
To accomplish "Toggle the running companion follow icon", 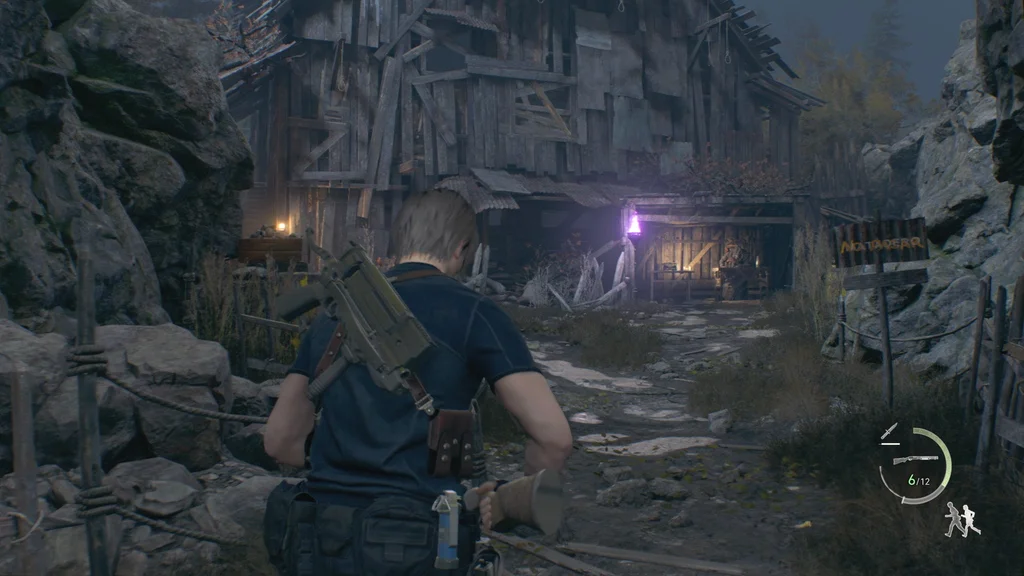I will coord(962,518).
